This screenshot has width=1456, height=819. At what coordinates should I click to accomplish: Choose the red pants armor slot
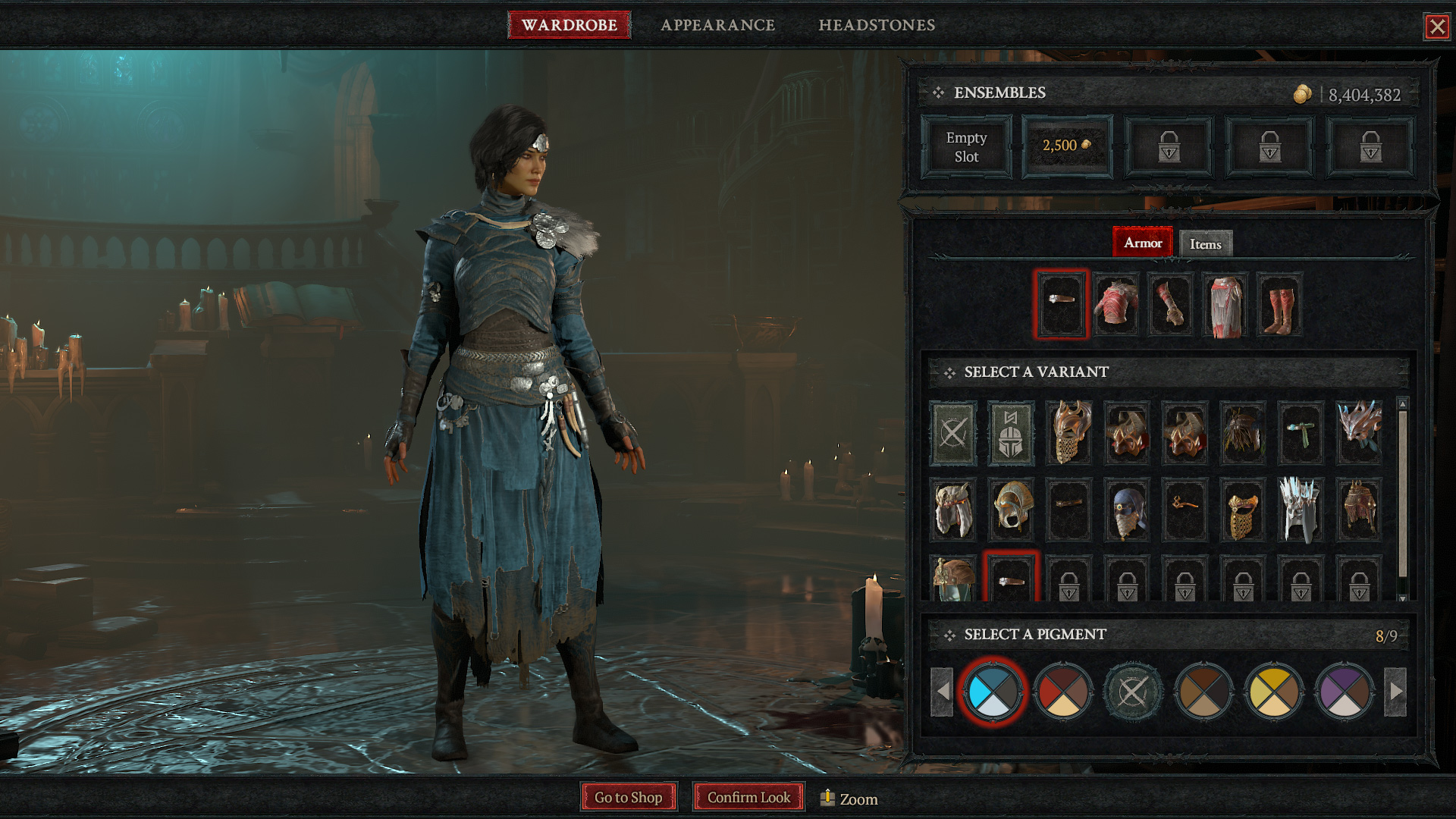[x=1225, y=304]
